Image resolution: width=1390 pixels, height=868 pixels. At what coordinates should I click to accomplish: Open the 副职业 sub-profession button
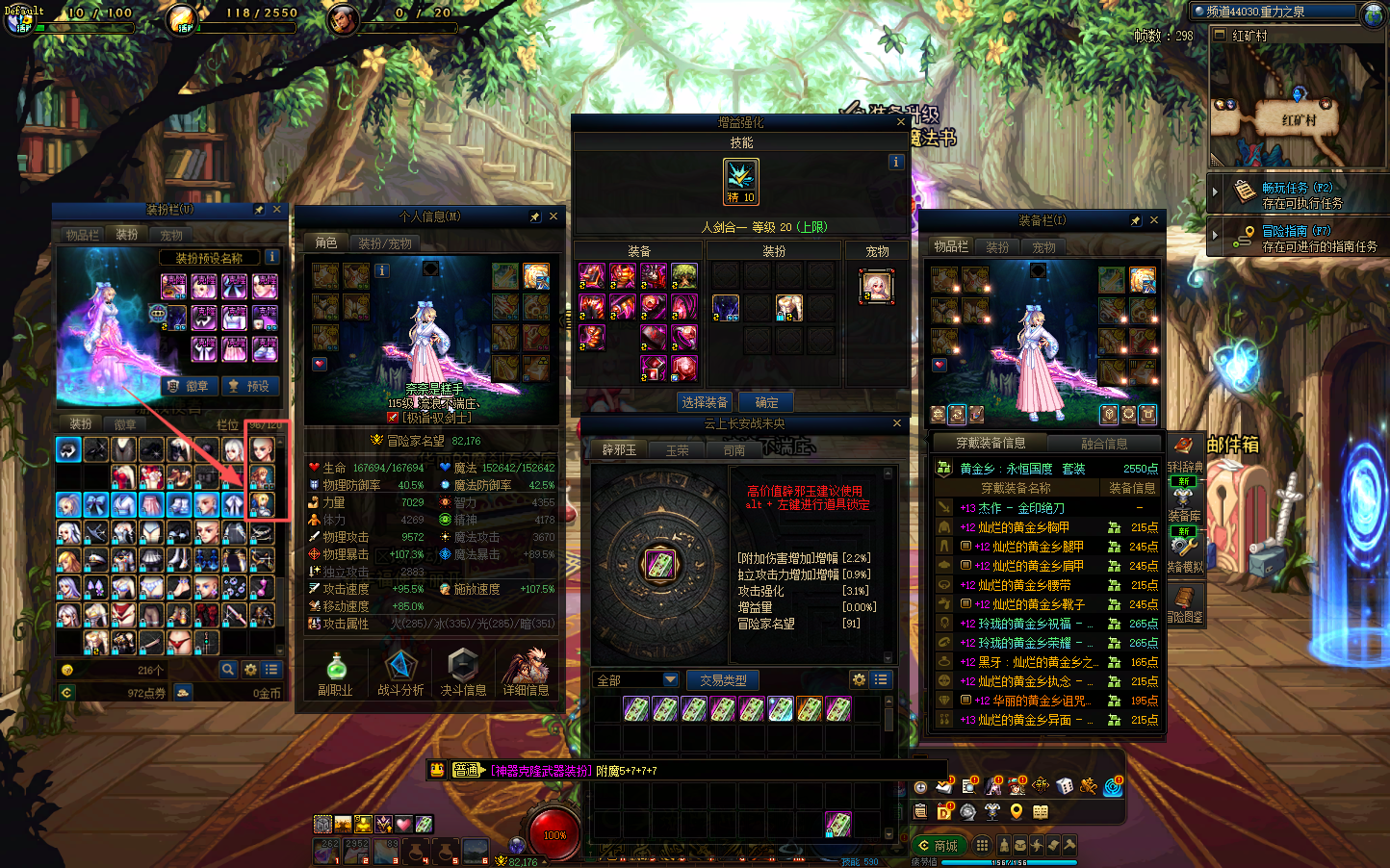pos(335,674)
